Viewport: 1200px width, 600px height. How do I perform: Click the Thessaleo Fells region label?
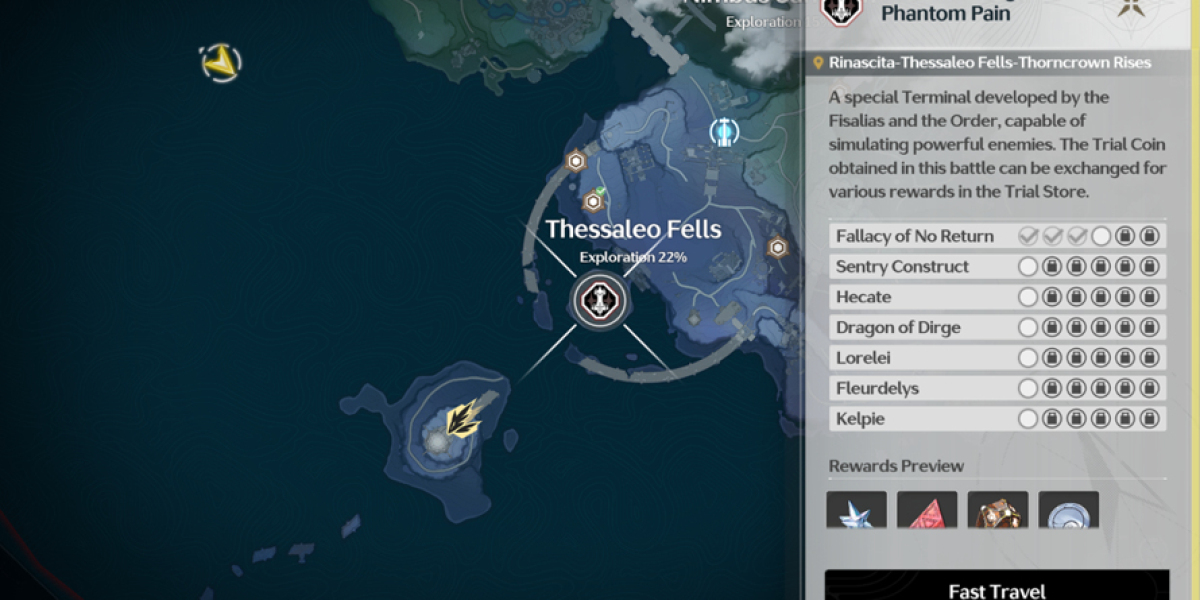632,230
